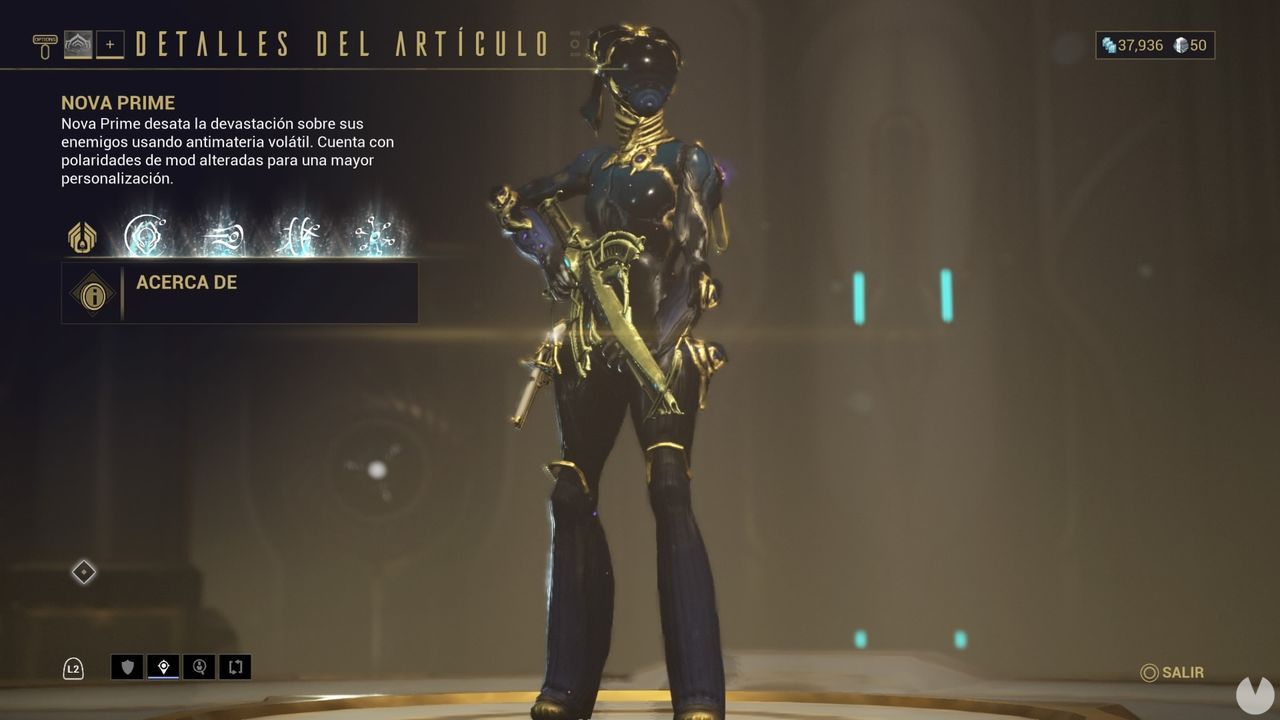Expand the diamond marker on the left
Screen dimensions: 1280x720
click(x=83, y=572)
